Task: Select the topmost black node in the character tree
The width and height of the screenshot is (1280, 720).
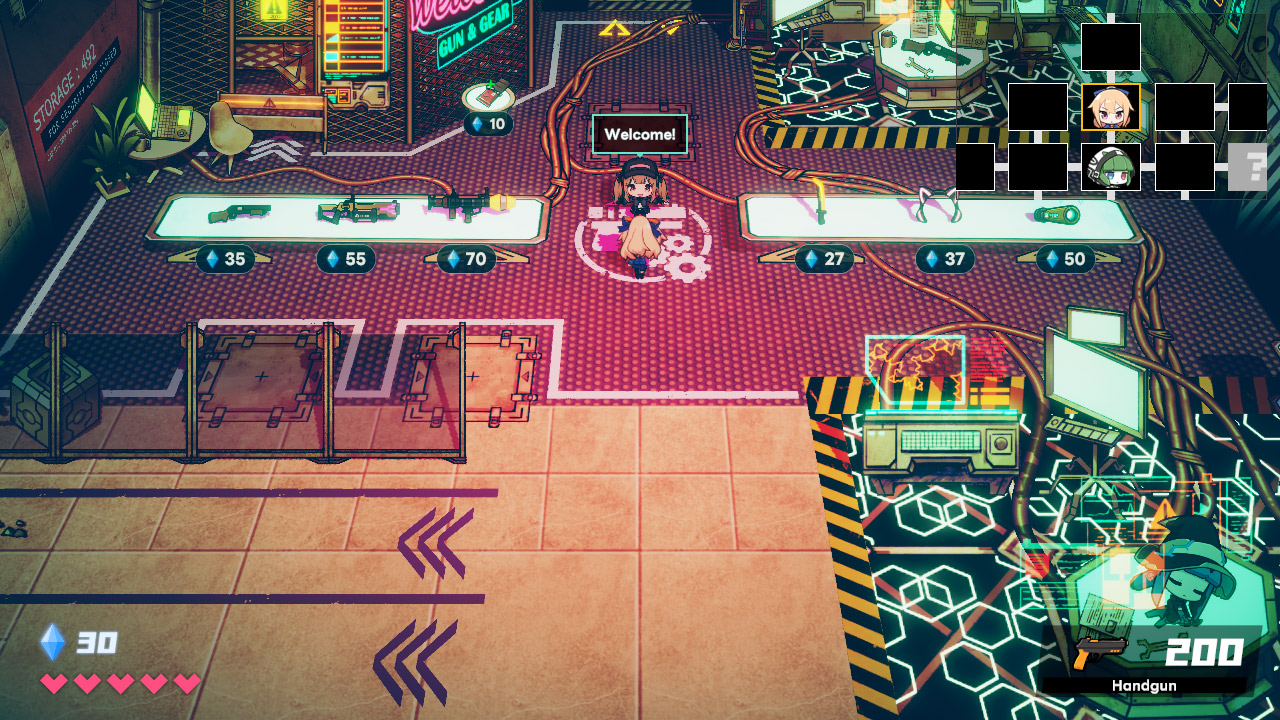Action: 1111,47
